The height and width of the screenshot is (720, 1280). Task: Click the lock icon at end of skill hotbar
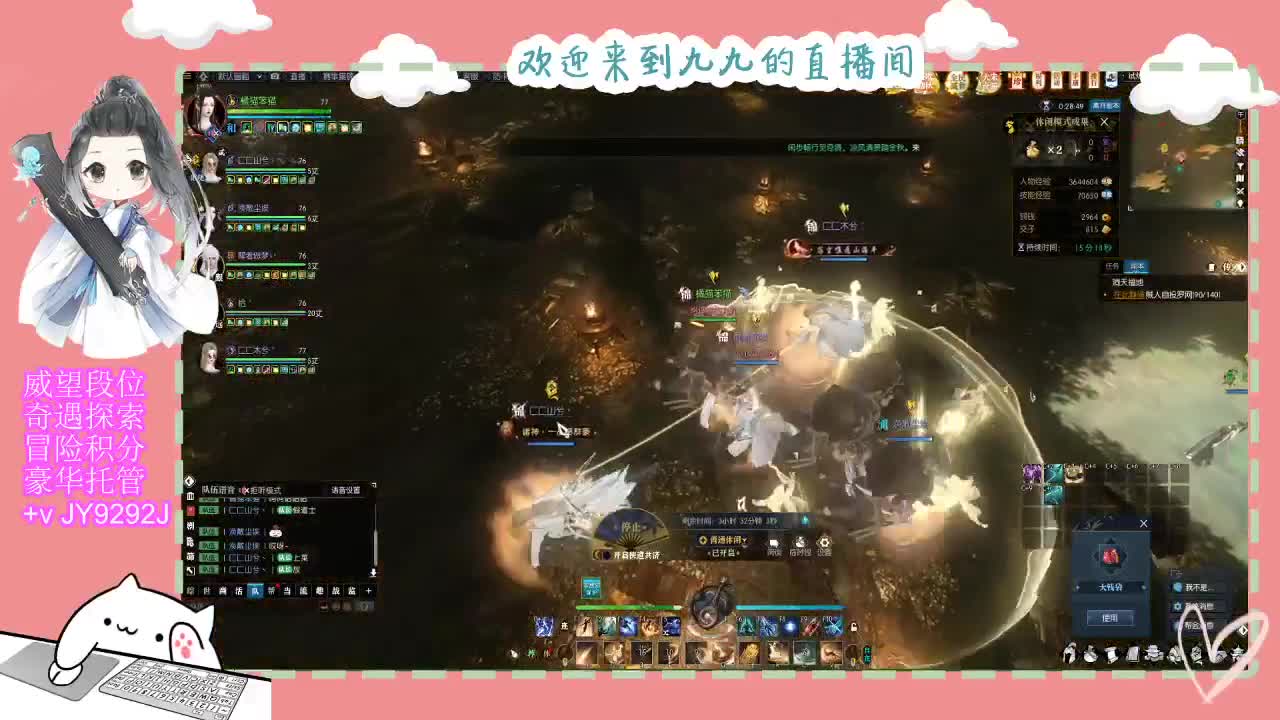click(x=854, y=628)
